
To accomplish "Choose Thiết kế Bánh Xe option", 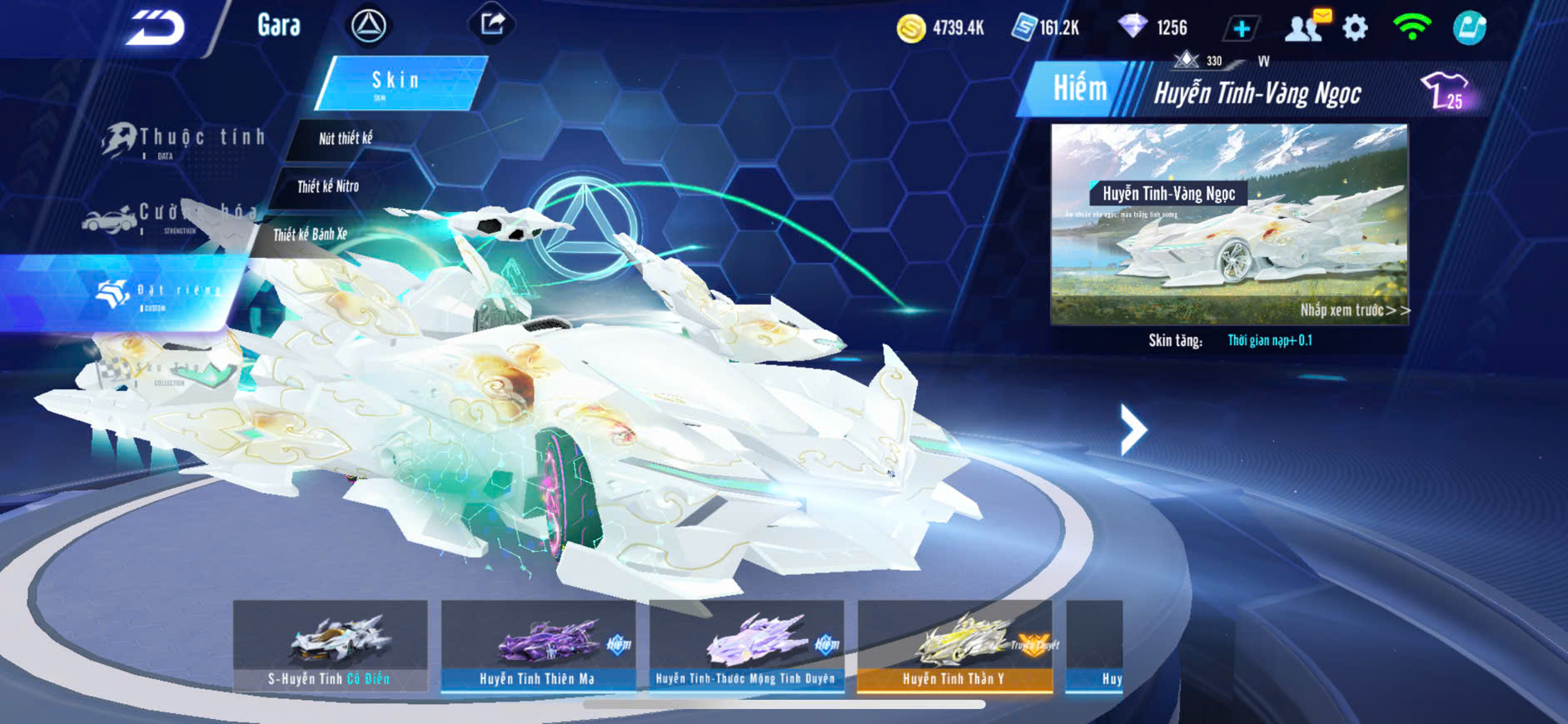I will tap(310, 235).
